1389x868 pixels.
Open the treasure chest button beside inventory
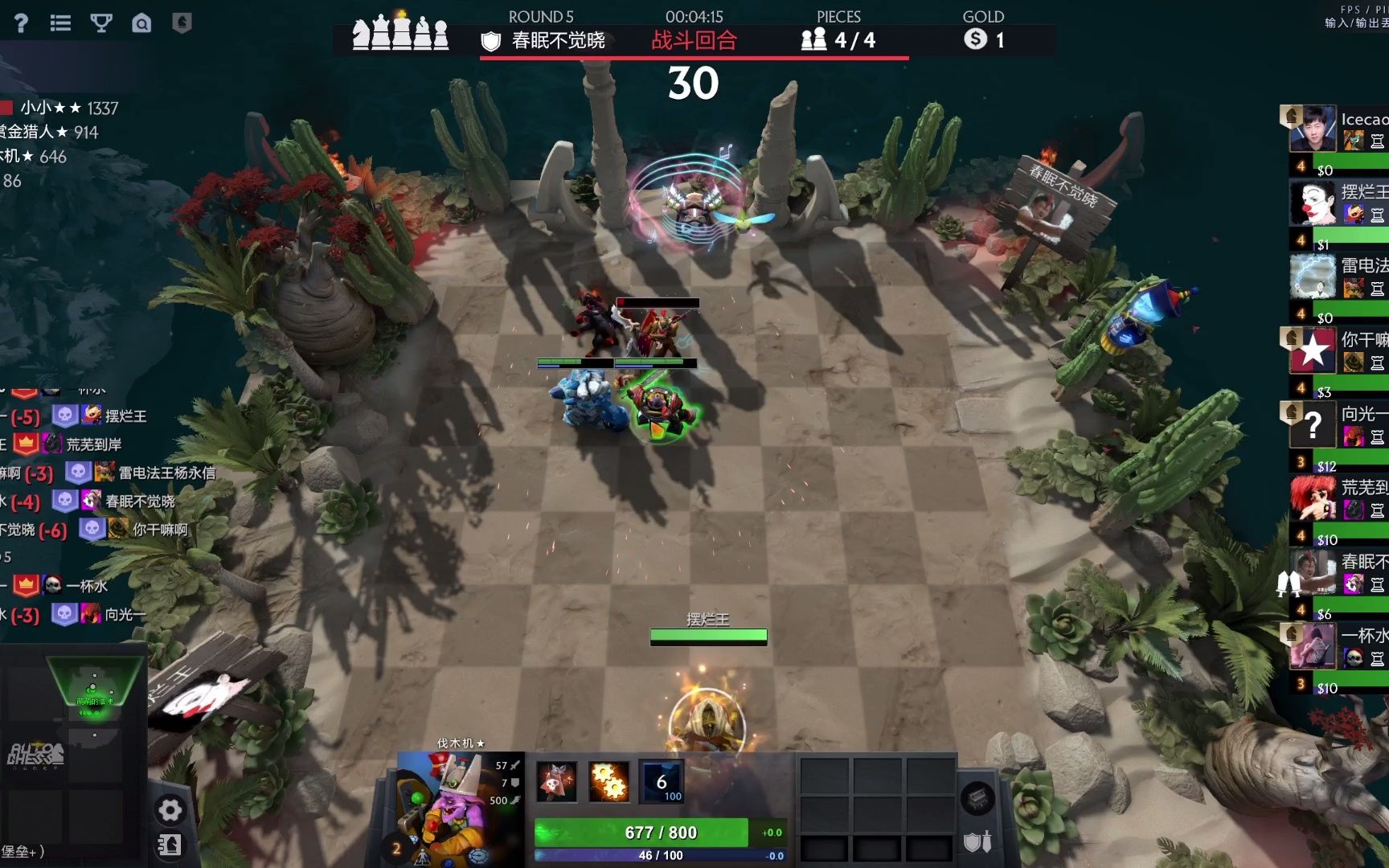[977, 798]
